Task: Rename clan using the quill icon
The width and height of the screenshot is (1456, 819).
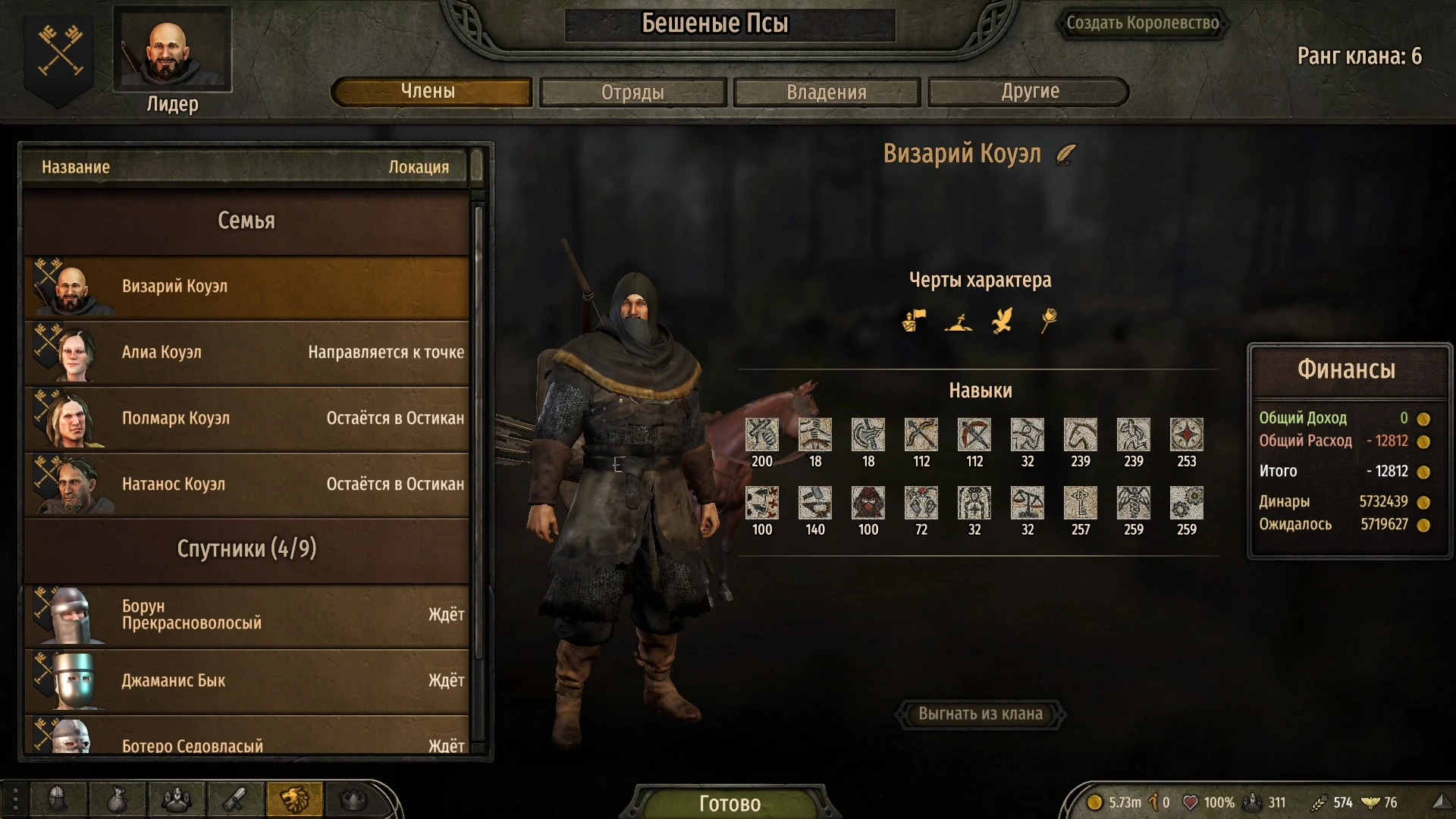Action: pyautogui.click(x=1068, y=155)
